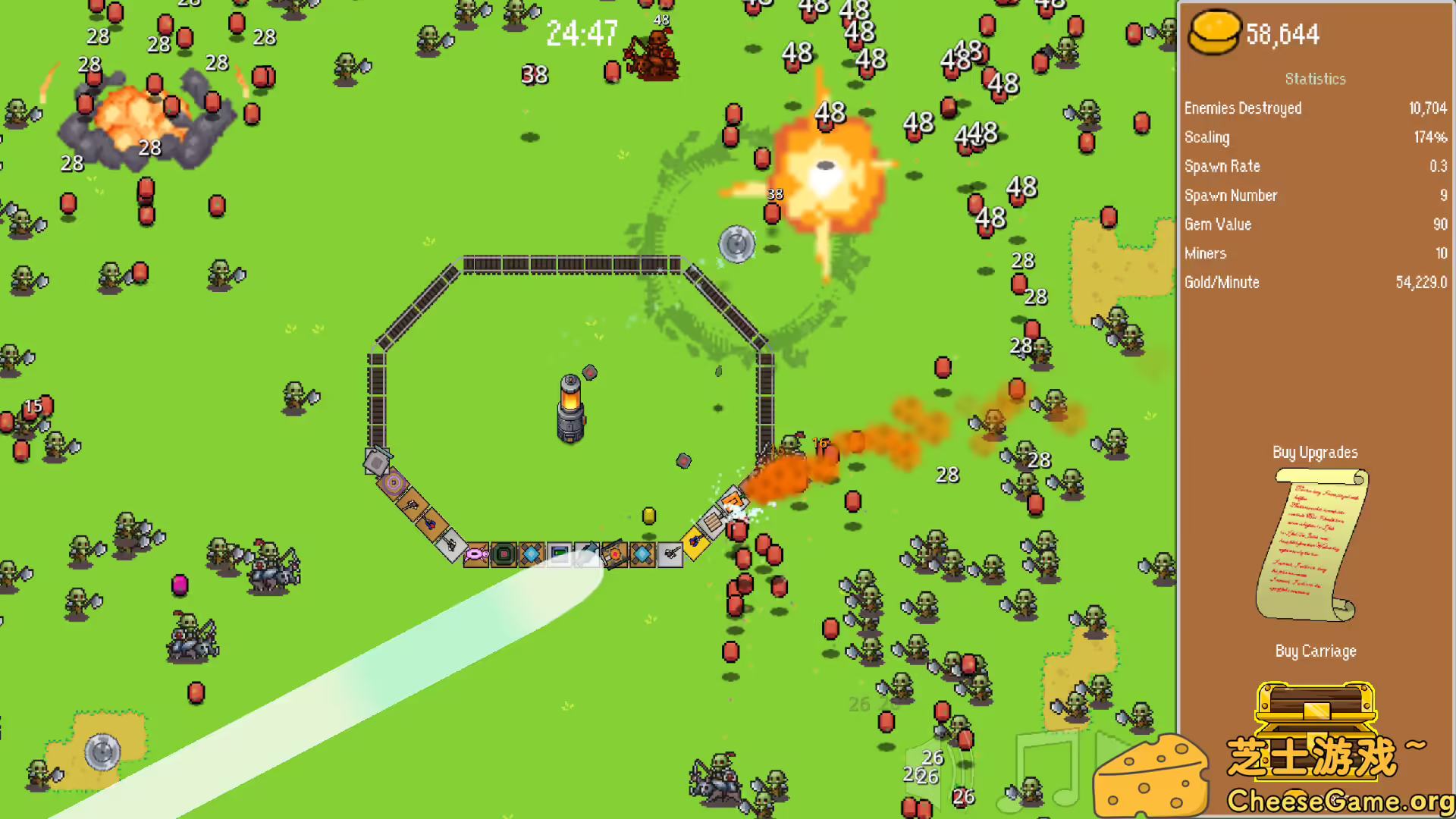Click the swirling vortex carriage on the left corner

point(394,483)
